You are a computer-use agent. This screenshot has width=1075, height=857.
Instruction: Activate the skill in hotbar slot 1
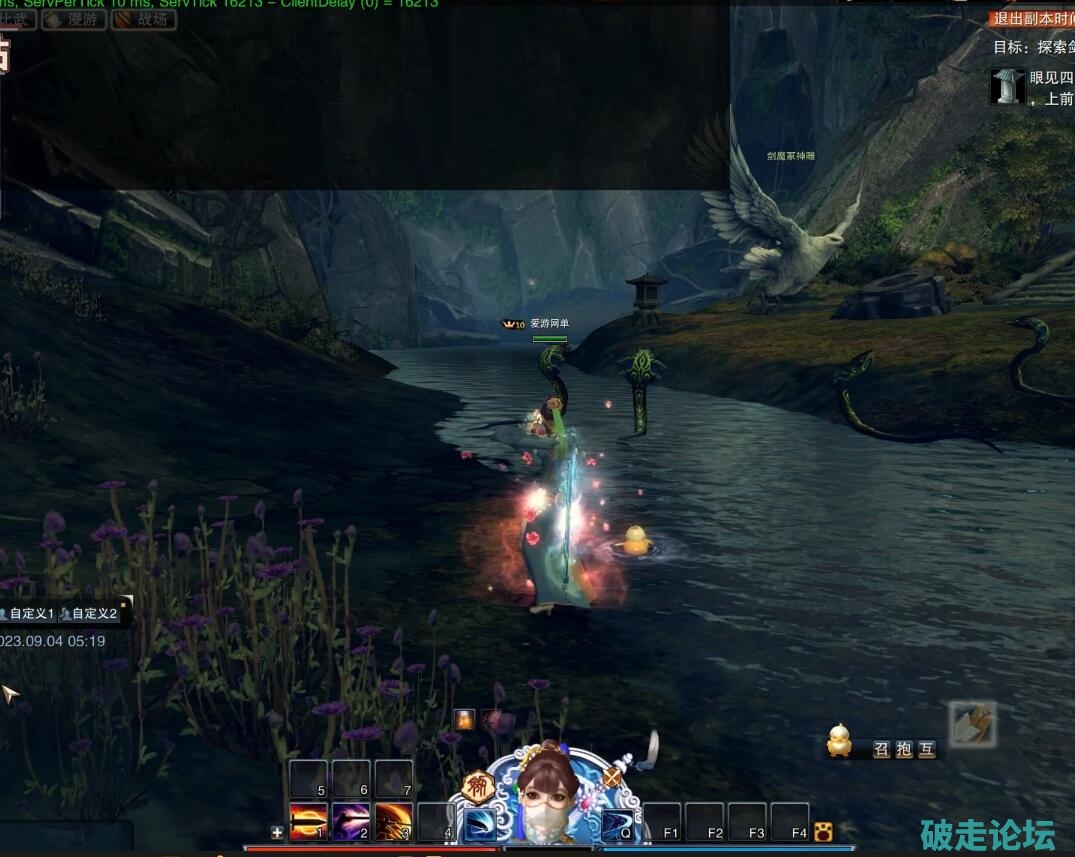point(309,821)
